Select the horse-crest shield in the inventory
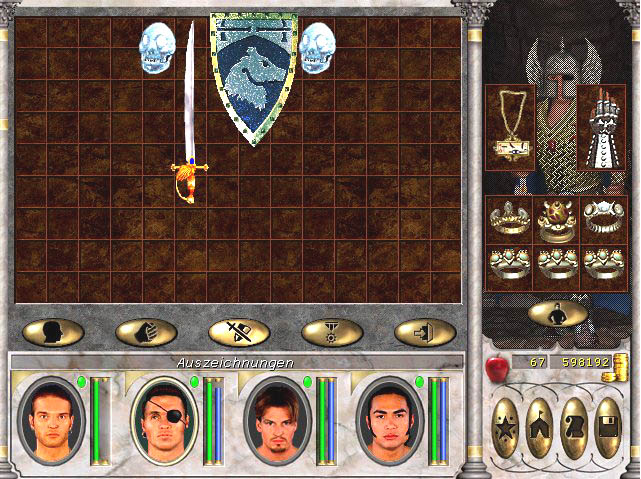This screenshot has height=479, width=641. coord(253,78)
